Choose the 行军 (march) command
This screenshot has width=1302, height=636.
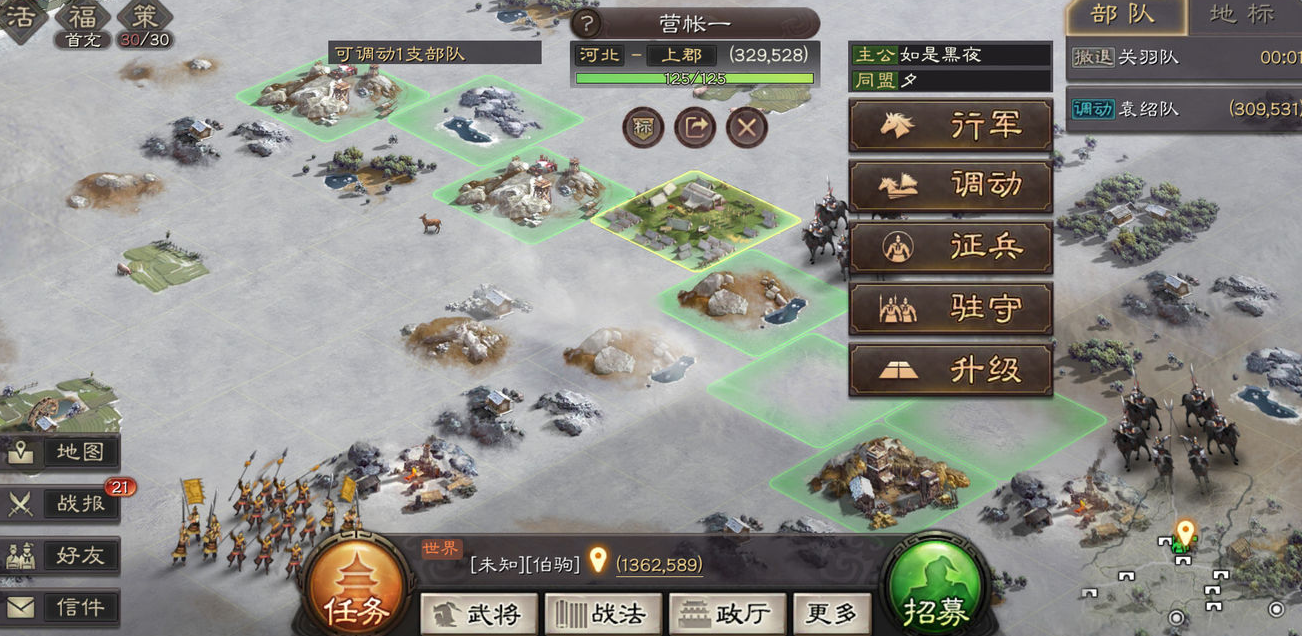click(x=950, y=126)
